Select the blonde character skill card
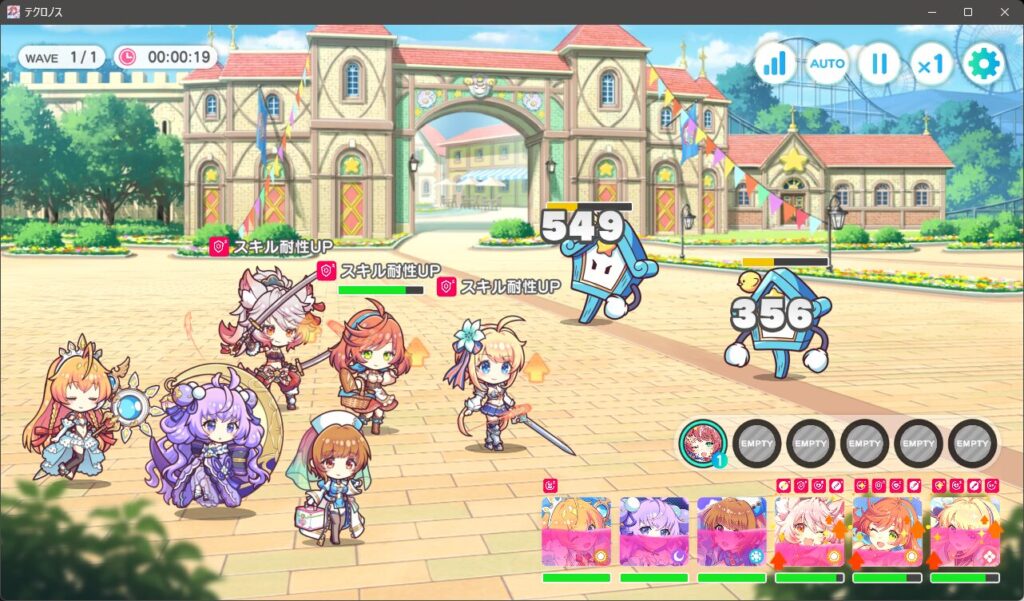Image resolution: width=1024 pixels, height=601 pixels. [964, 532]
